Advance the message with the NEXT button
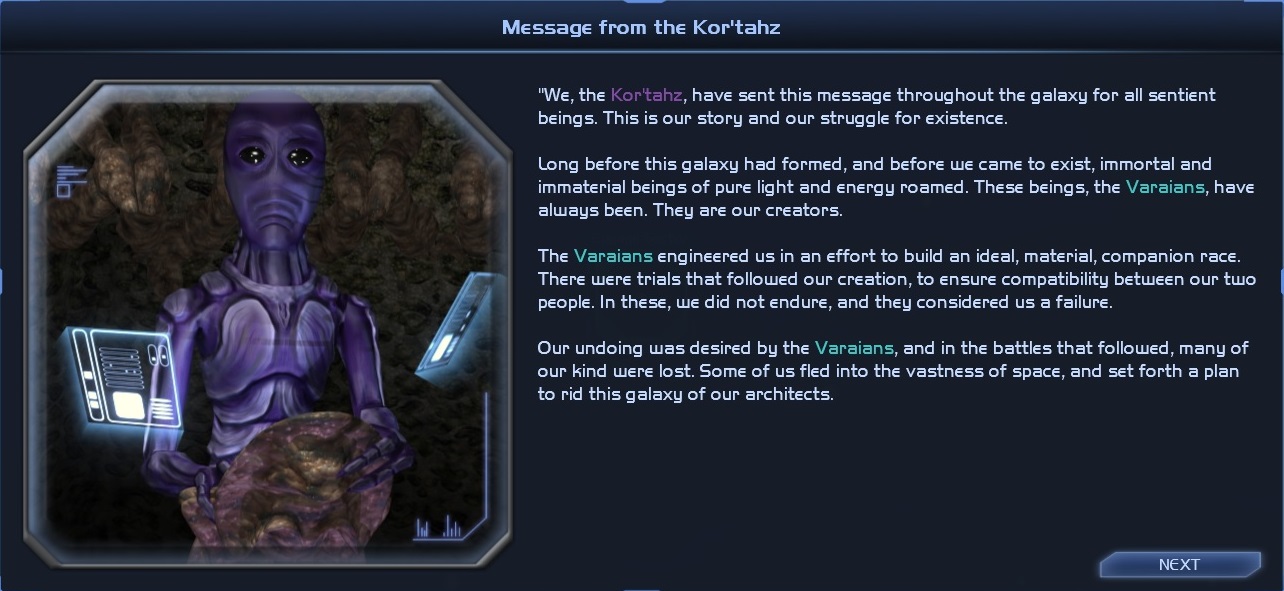This screenshot has width=1284, height=591. pyautogui.click(x=1179, y=565)
